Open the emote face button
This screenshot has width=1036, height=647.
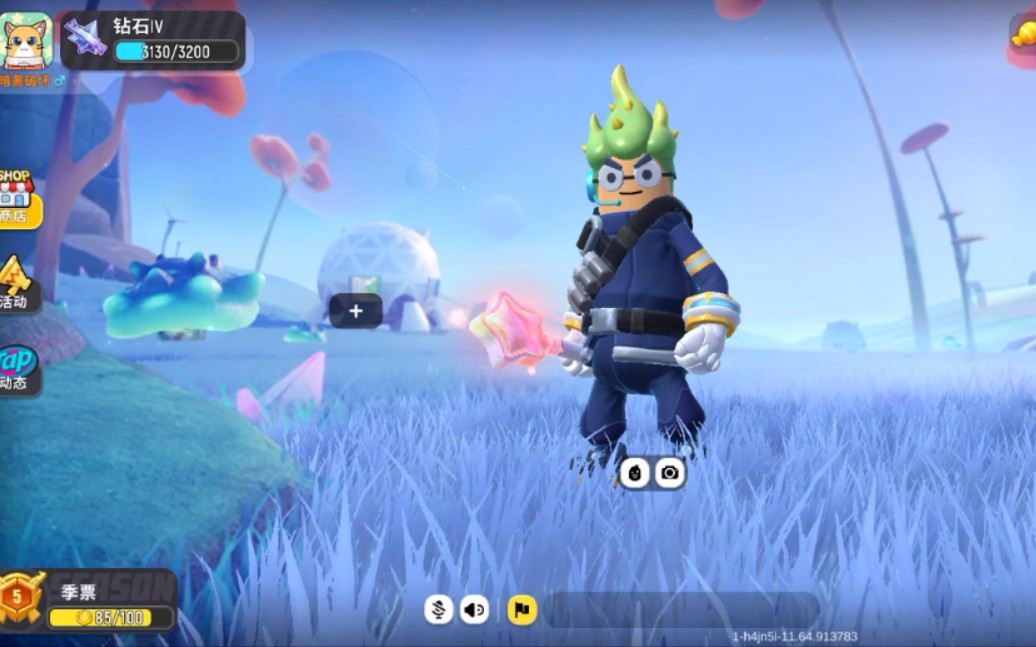634,472
